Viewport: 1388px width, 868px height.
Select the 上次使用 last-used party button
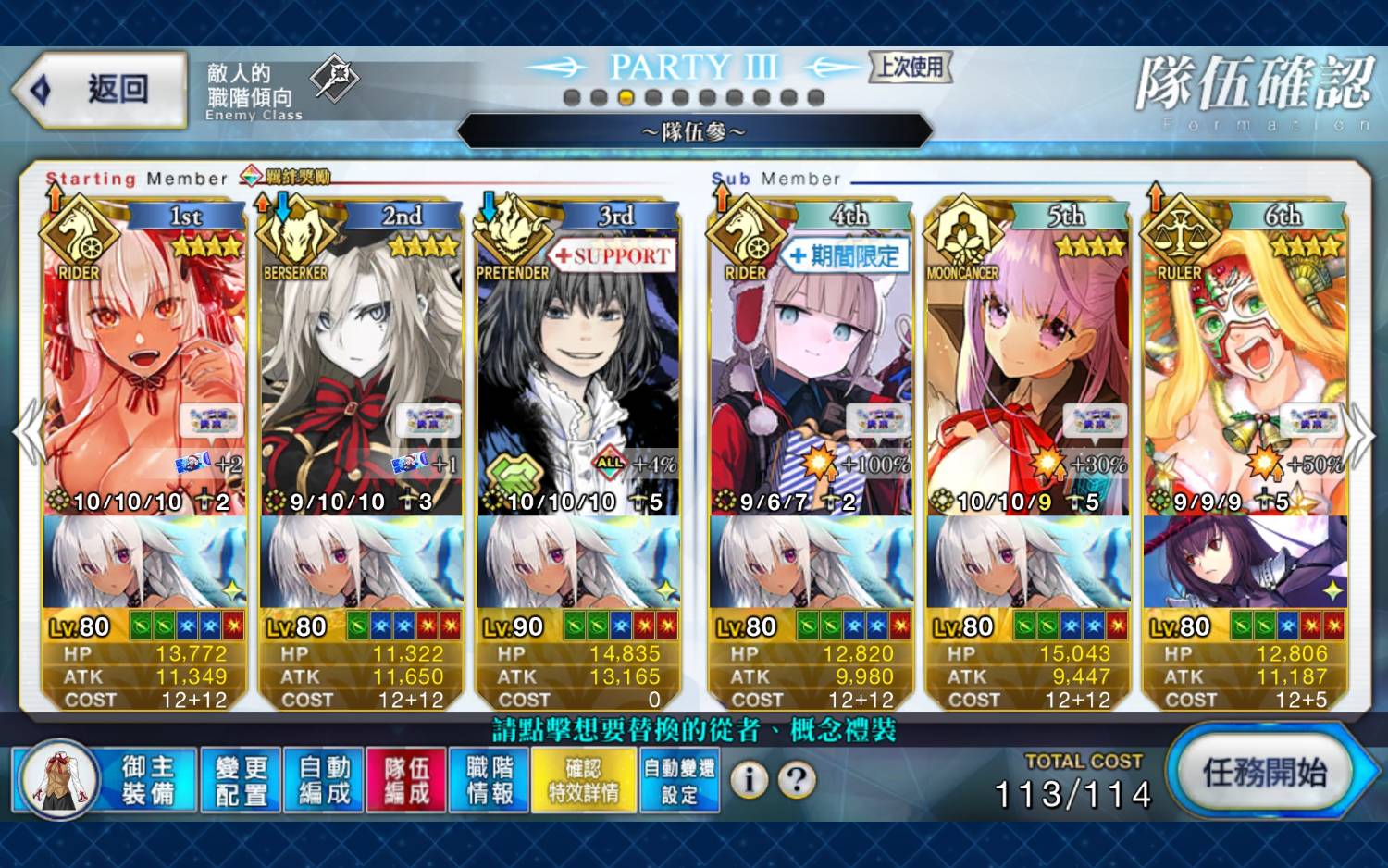tap(911, 67)
